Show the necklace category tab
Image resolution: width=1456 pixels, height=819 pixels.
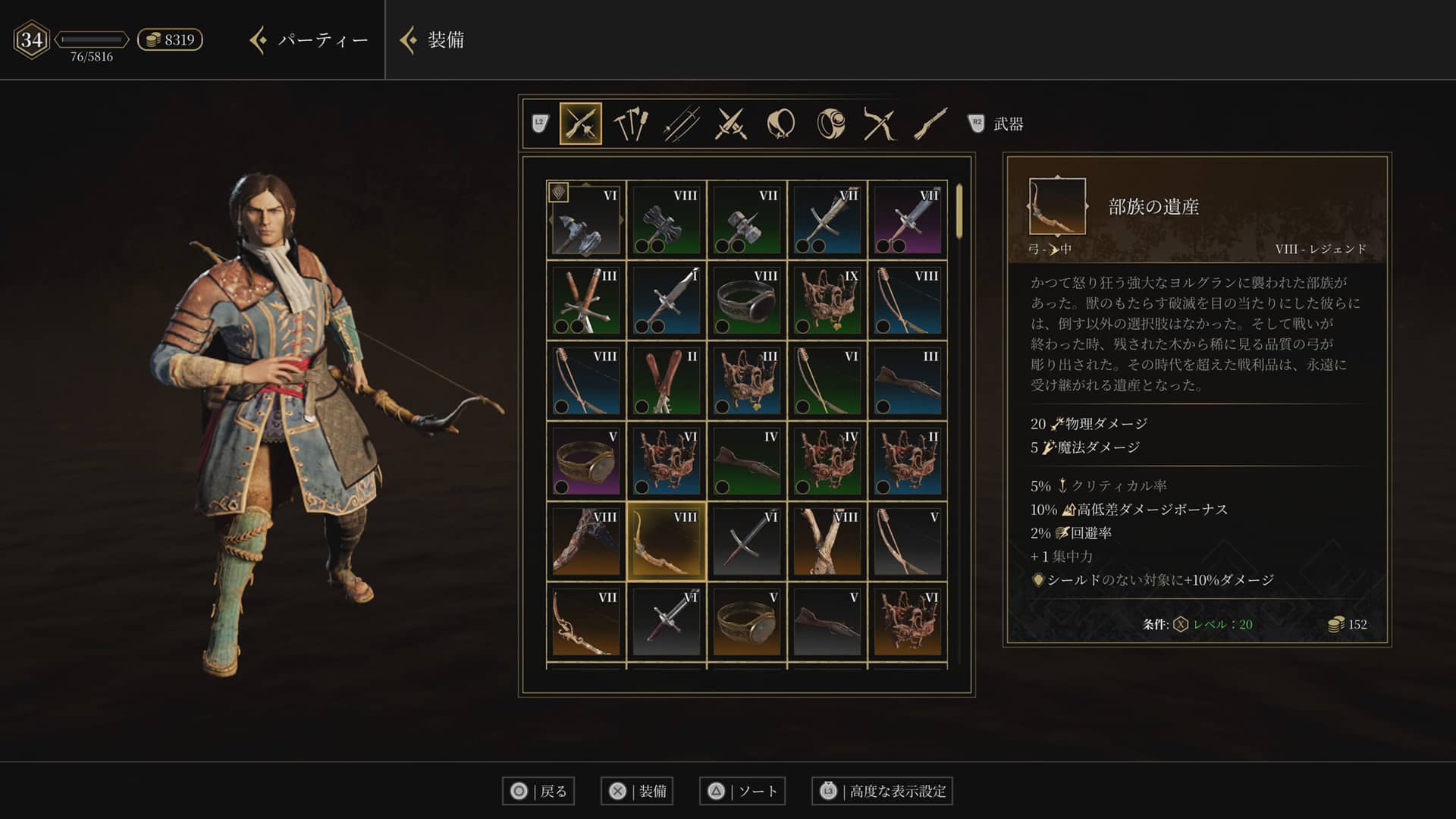781,124
